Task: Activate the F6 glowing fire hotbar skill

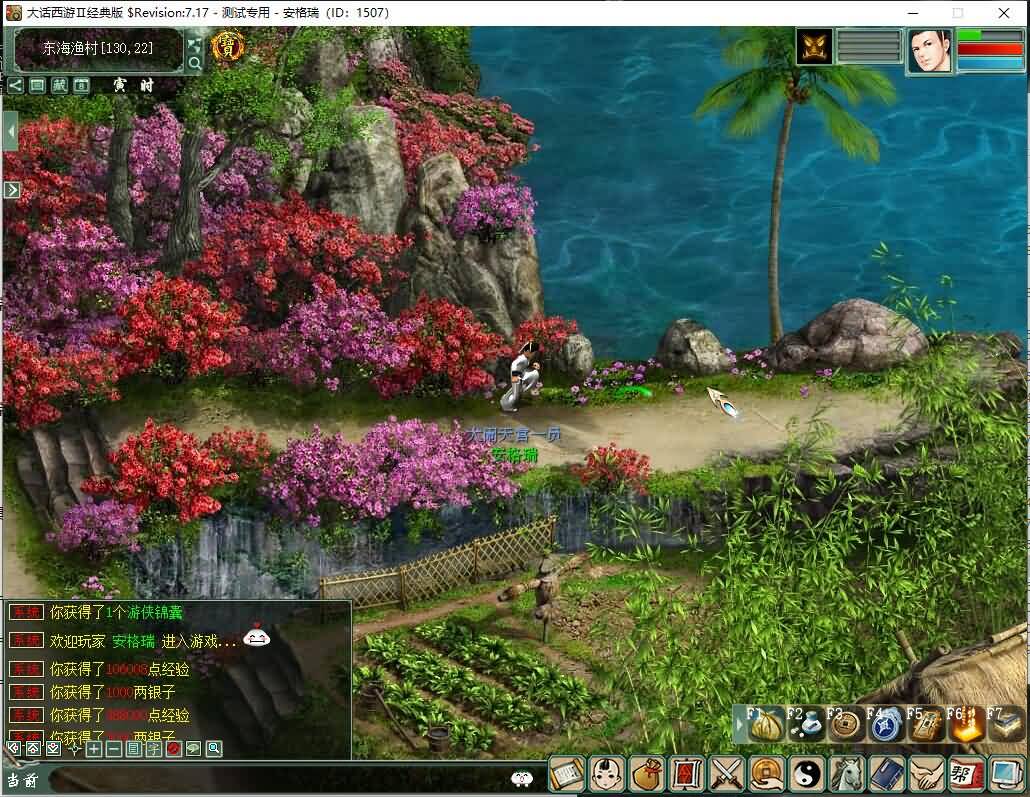Action: [966, 726]
